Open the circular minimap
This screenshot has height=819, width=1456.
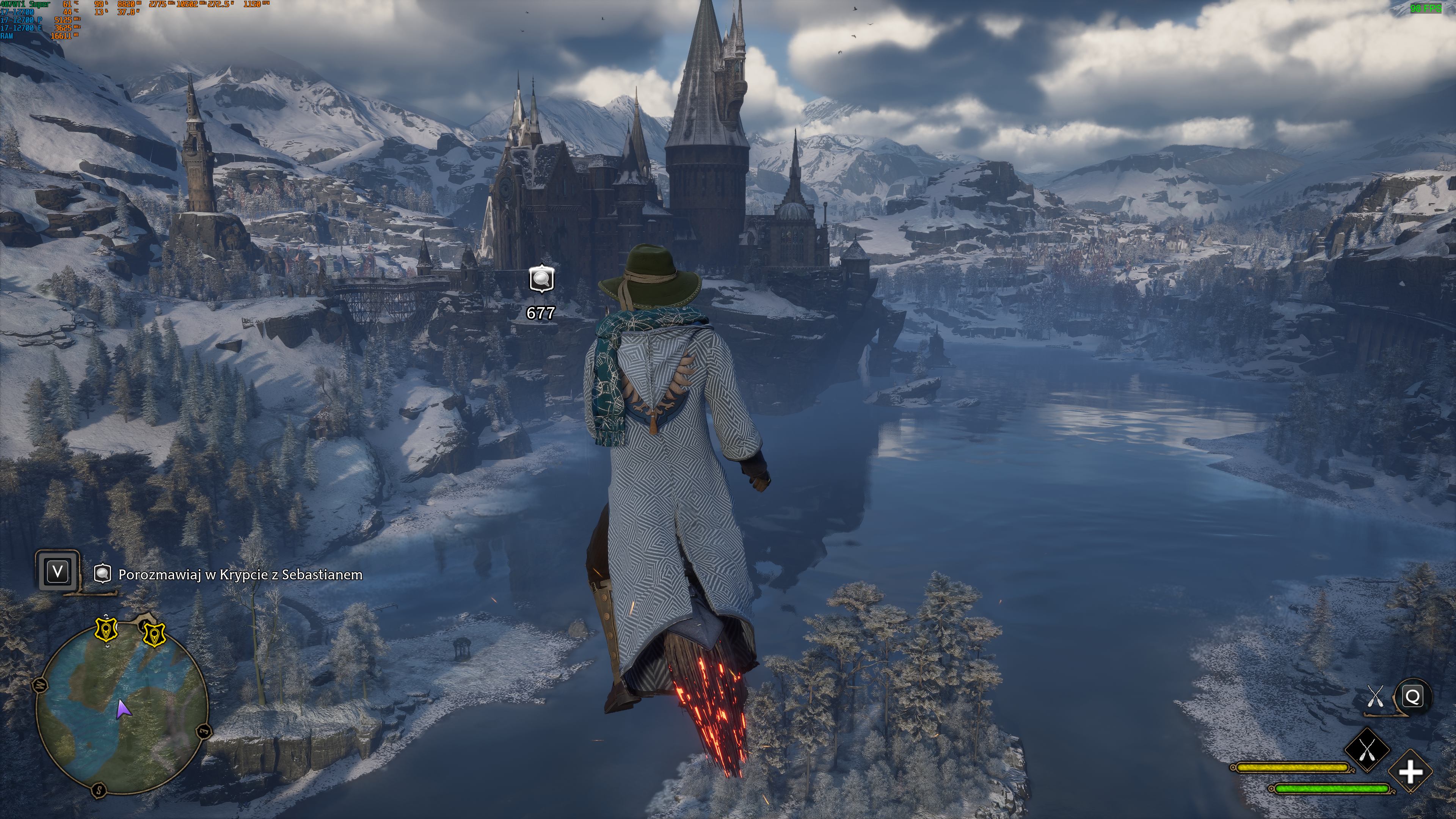point(121,709)
